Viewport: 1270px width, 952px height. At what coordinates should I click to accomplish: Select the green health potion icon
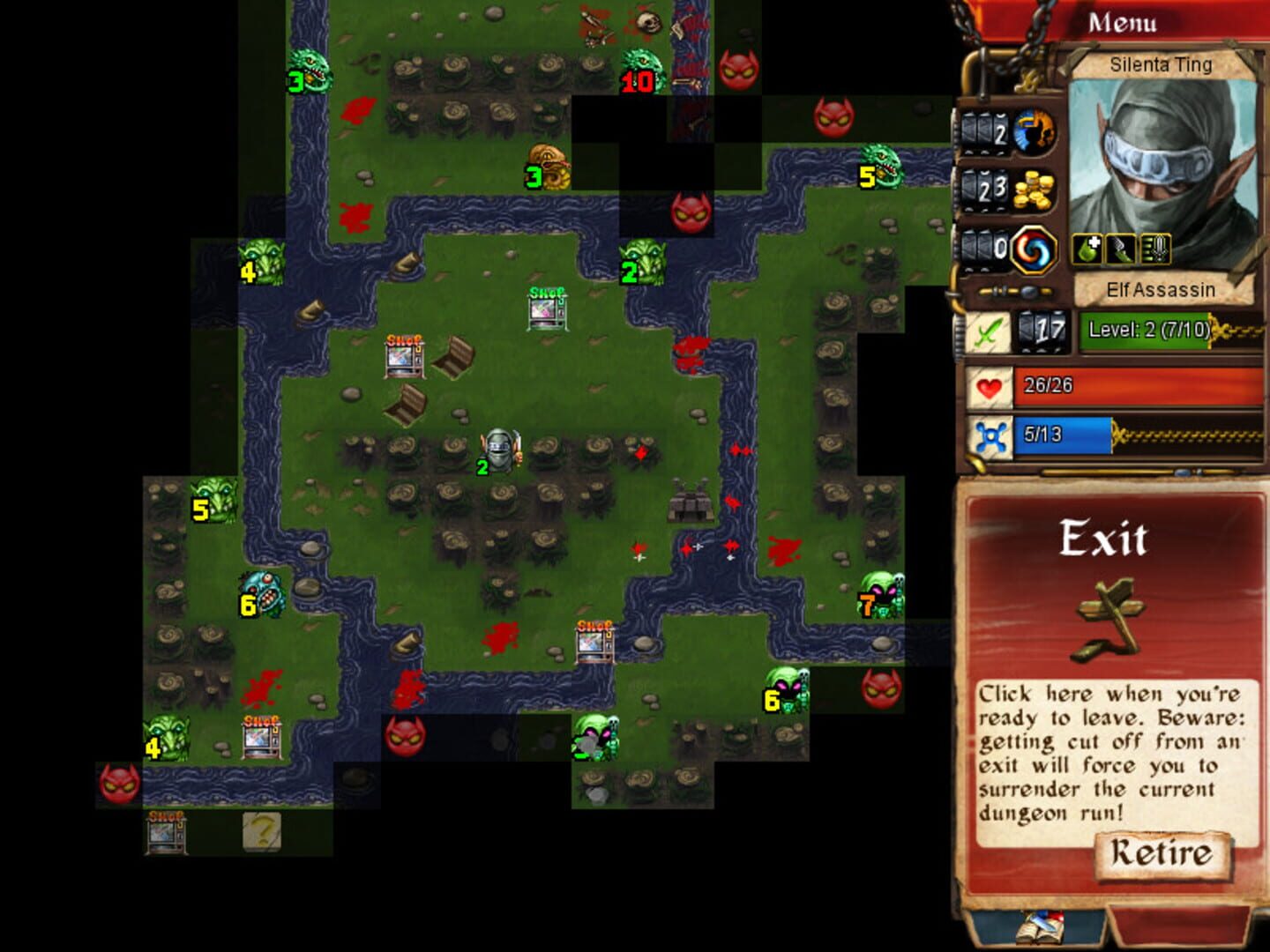point(1086,249)
